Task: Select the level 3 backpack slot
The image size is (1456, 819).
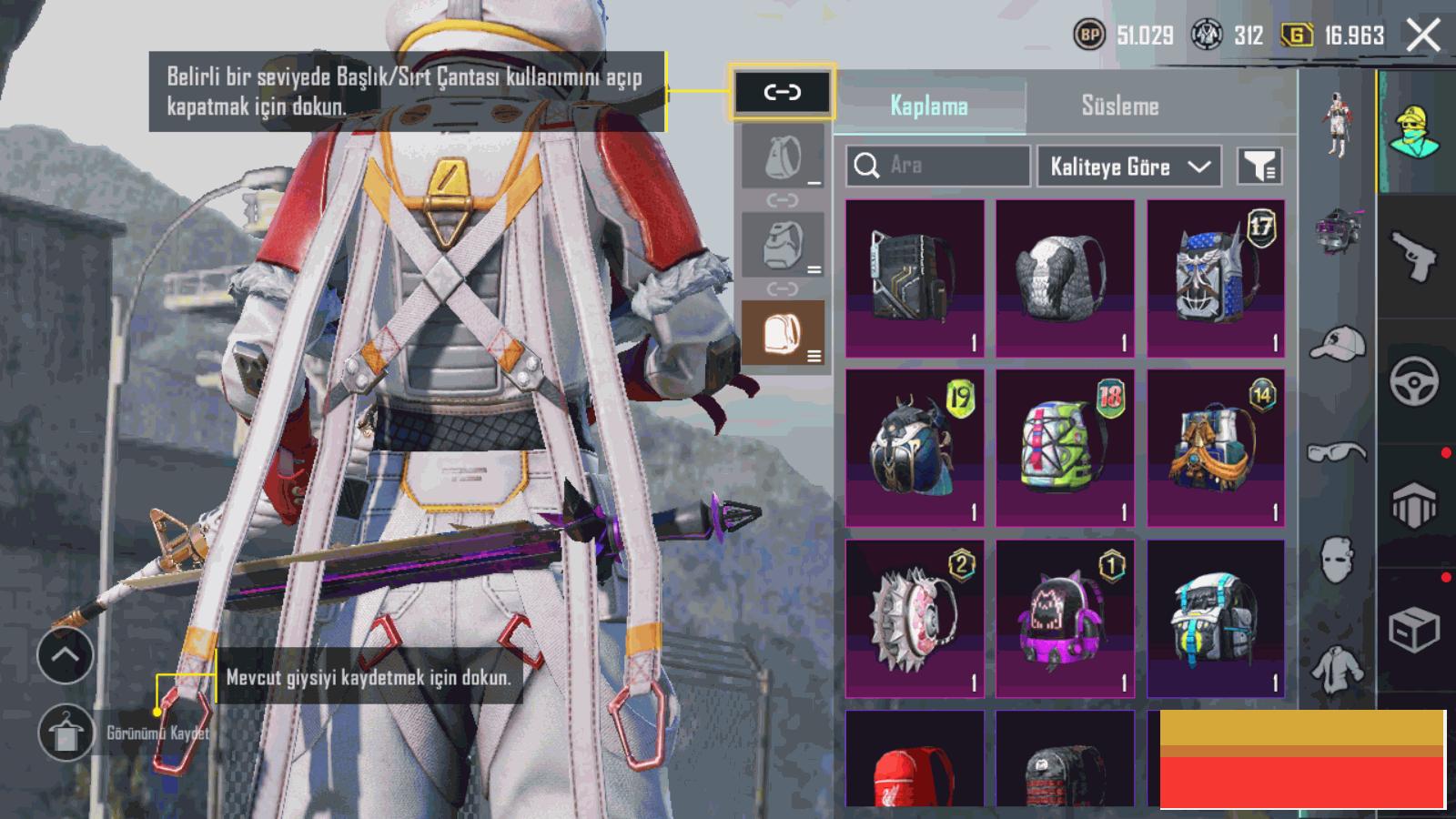Action: (783, 332)
